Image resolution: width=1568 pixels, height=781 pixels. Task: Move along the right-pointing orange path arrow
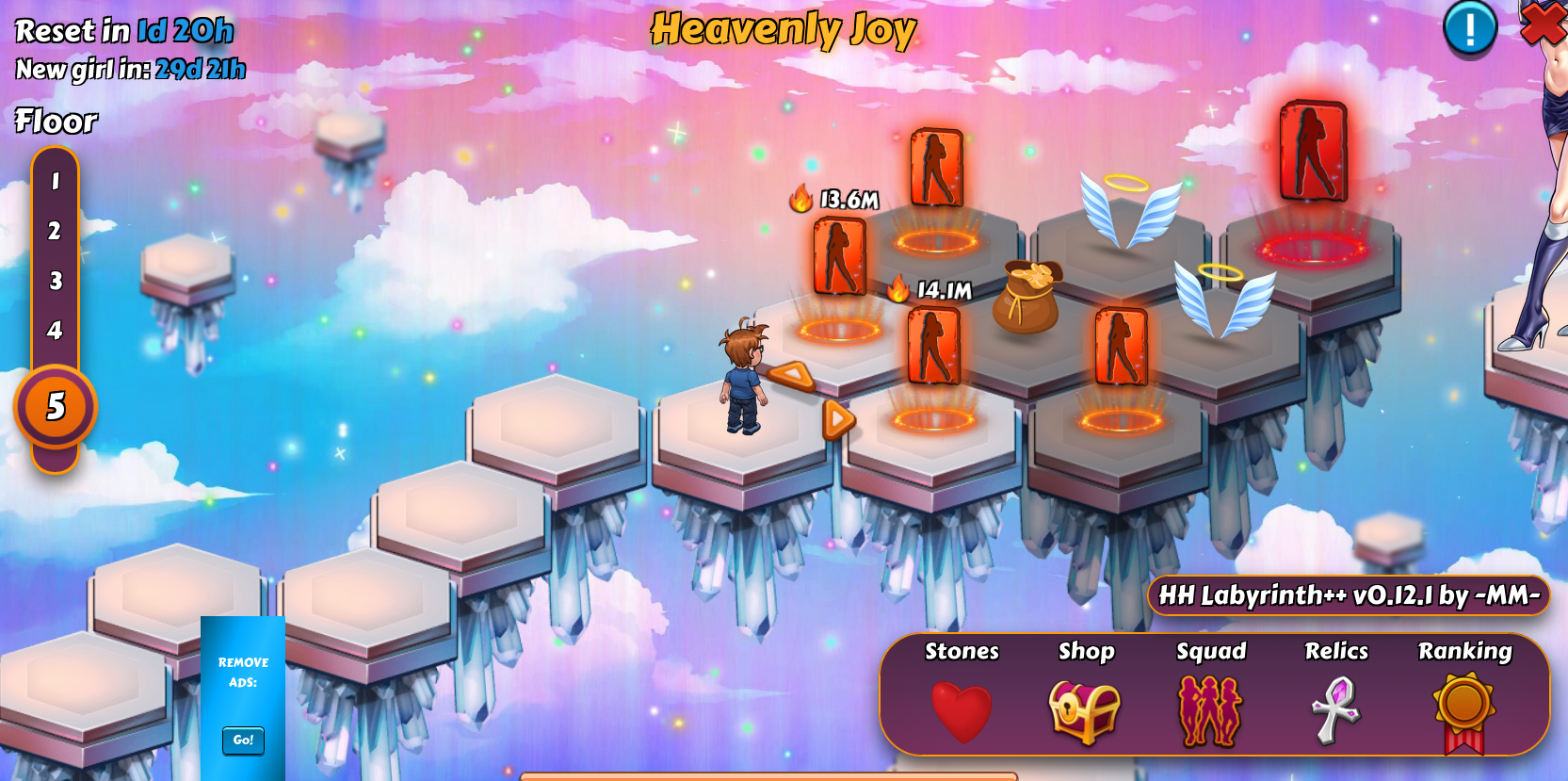tap(837, 419)
